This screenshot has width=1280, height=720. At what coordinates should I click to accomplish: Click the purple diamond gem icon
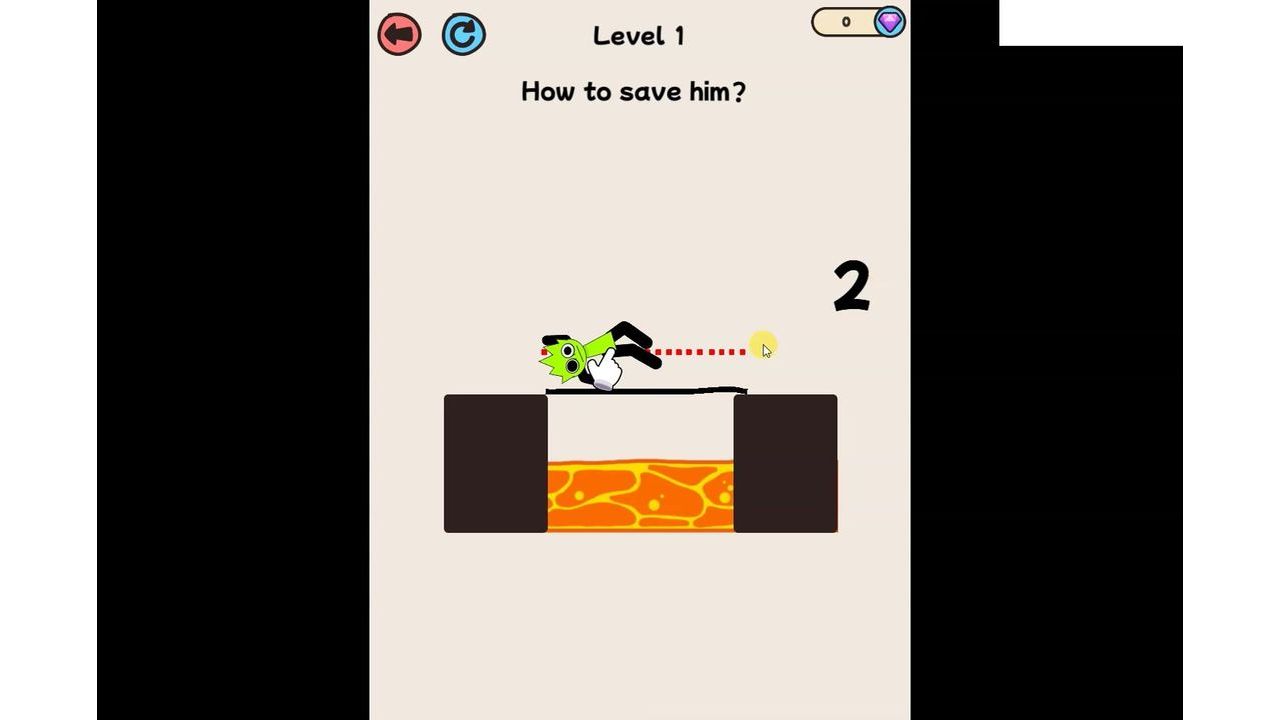coord(887,22)
